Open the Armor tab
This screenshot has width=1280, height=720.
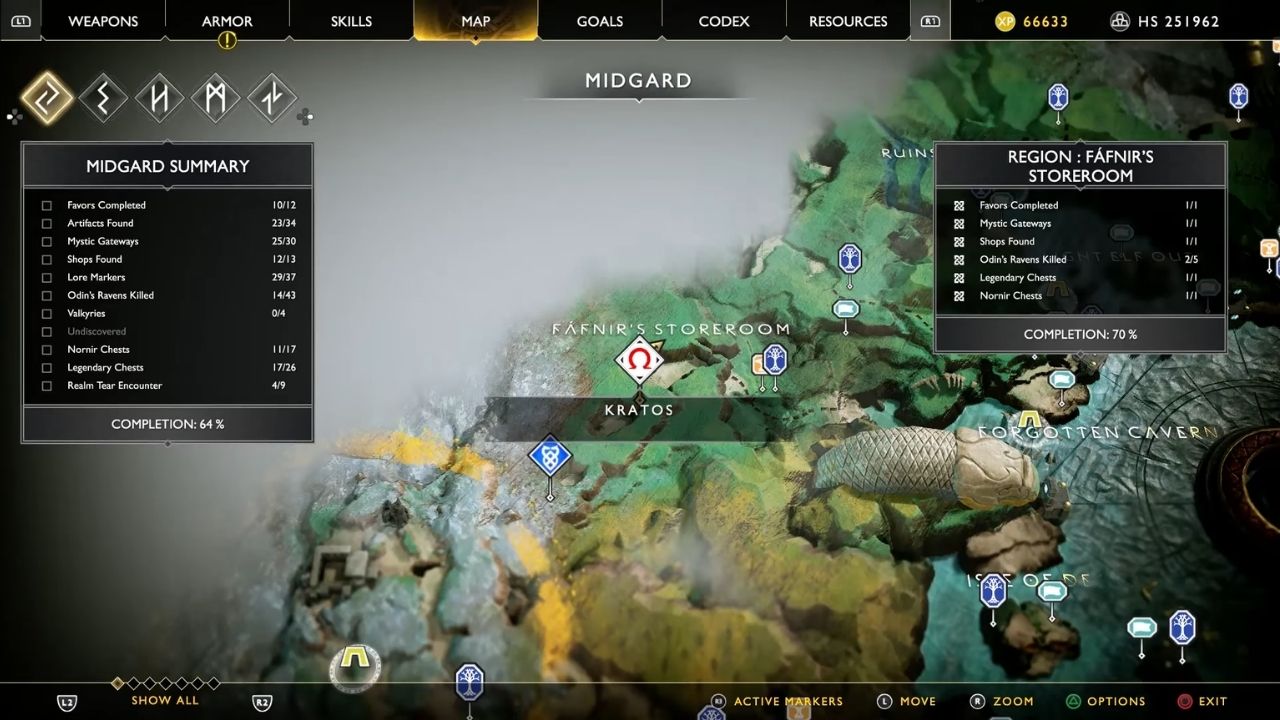tap(227, 21)
